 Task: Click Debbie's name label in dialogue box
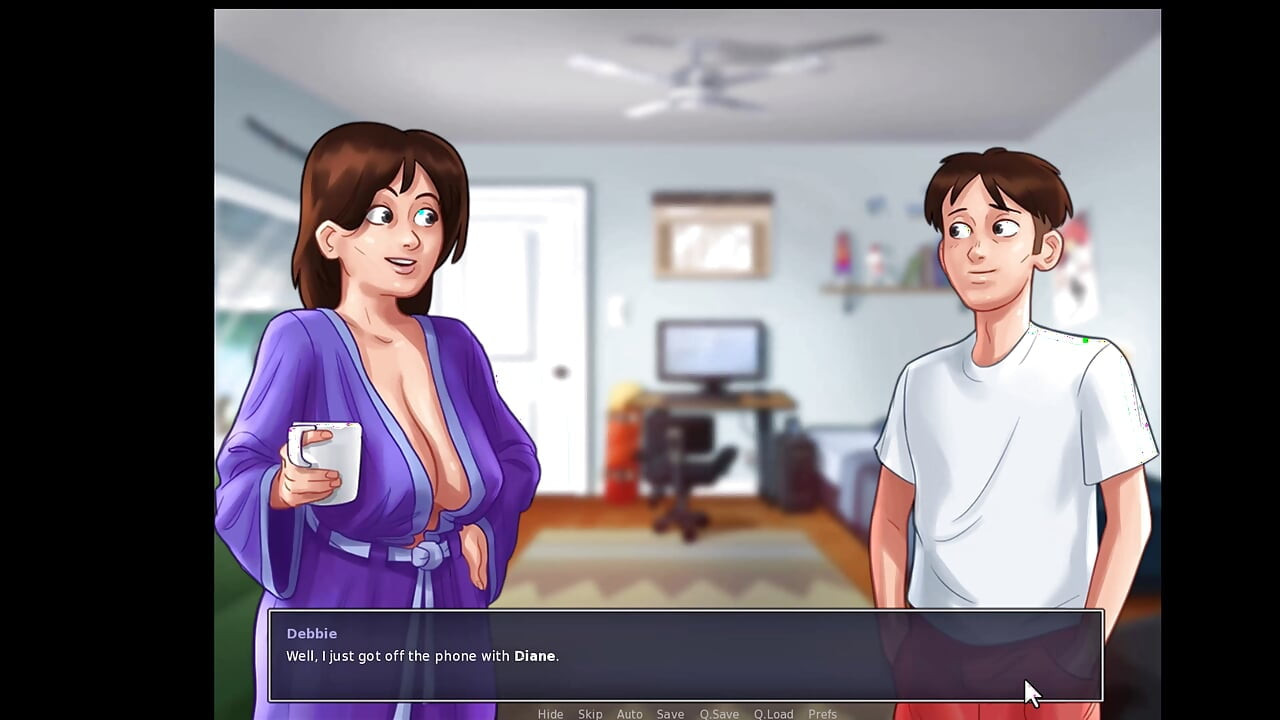(x=311, y=633)
